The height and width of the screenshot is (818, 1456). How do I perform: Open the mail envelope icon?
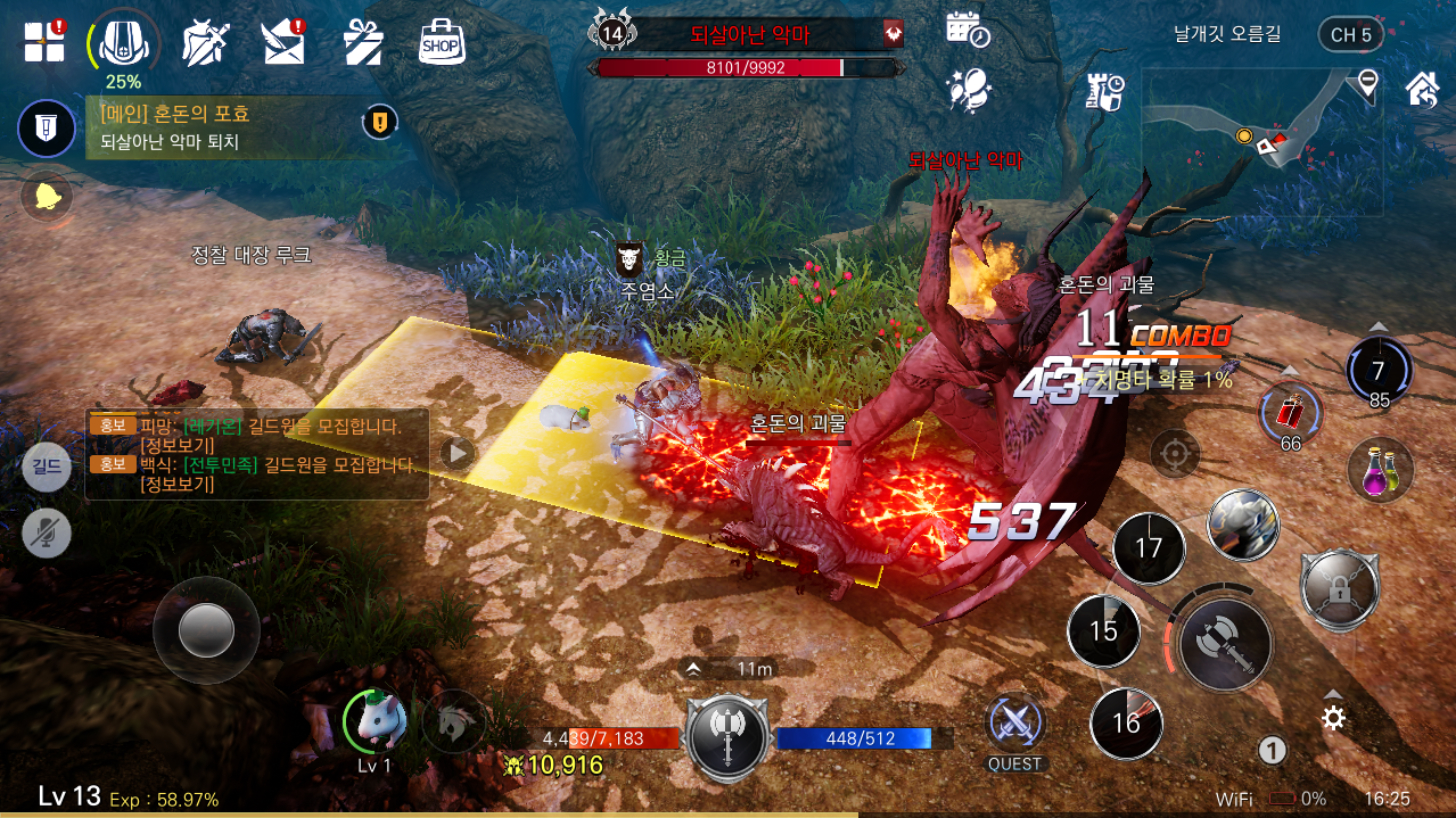point(283,43)
